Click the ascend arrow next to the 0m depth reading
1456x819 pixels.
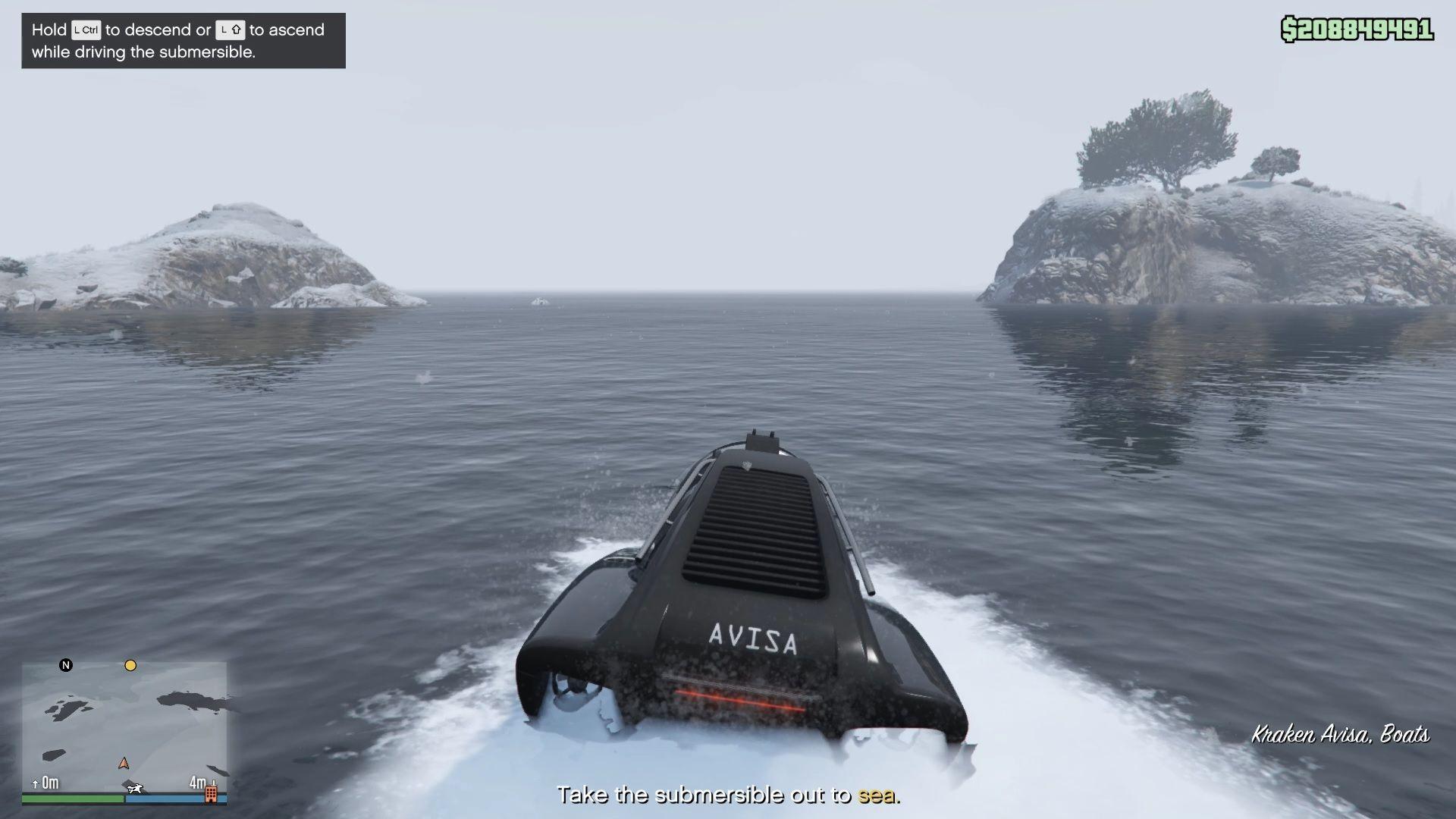tap(34, 784)
